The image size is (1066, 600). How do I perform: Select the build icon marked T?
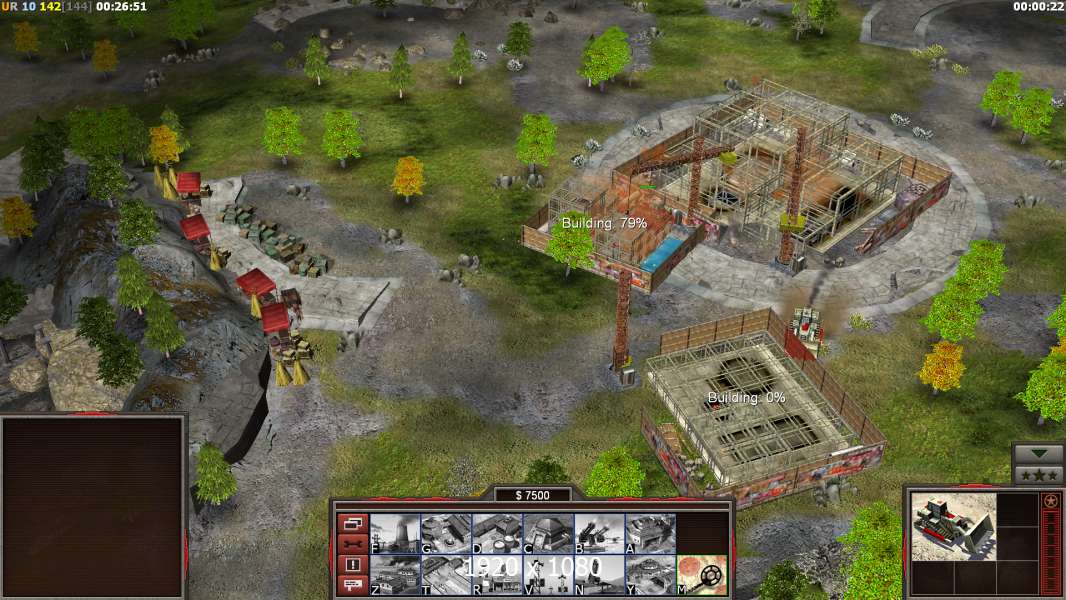coord(446,575)
